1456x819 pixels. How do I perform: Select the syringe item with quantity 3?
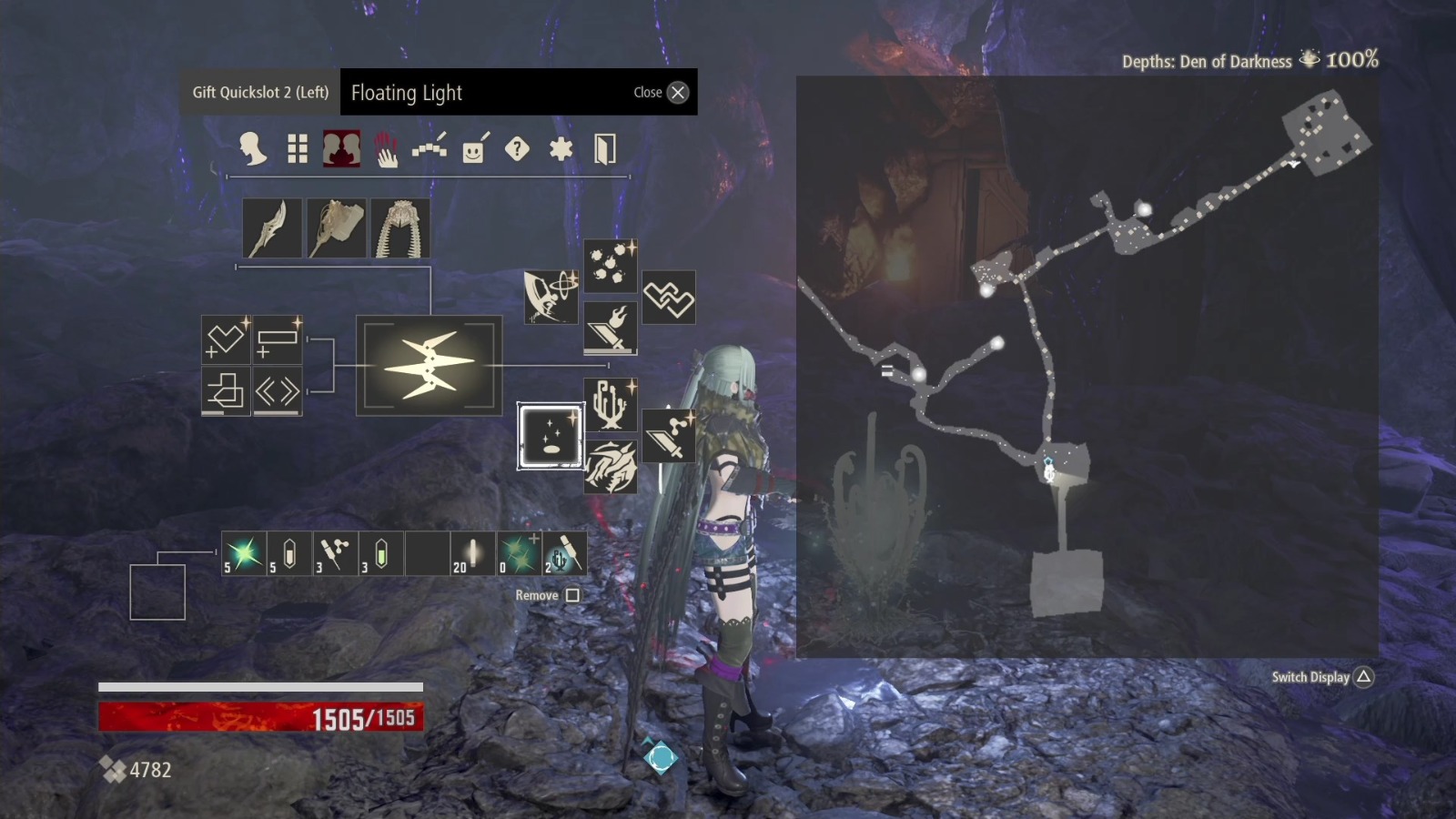click(x=333, y=555)
